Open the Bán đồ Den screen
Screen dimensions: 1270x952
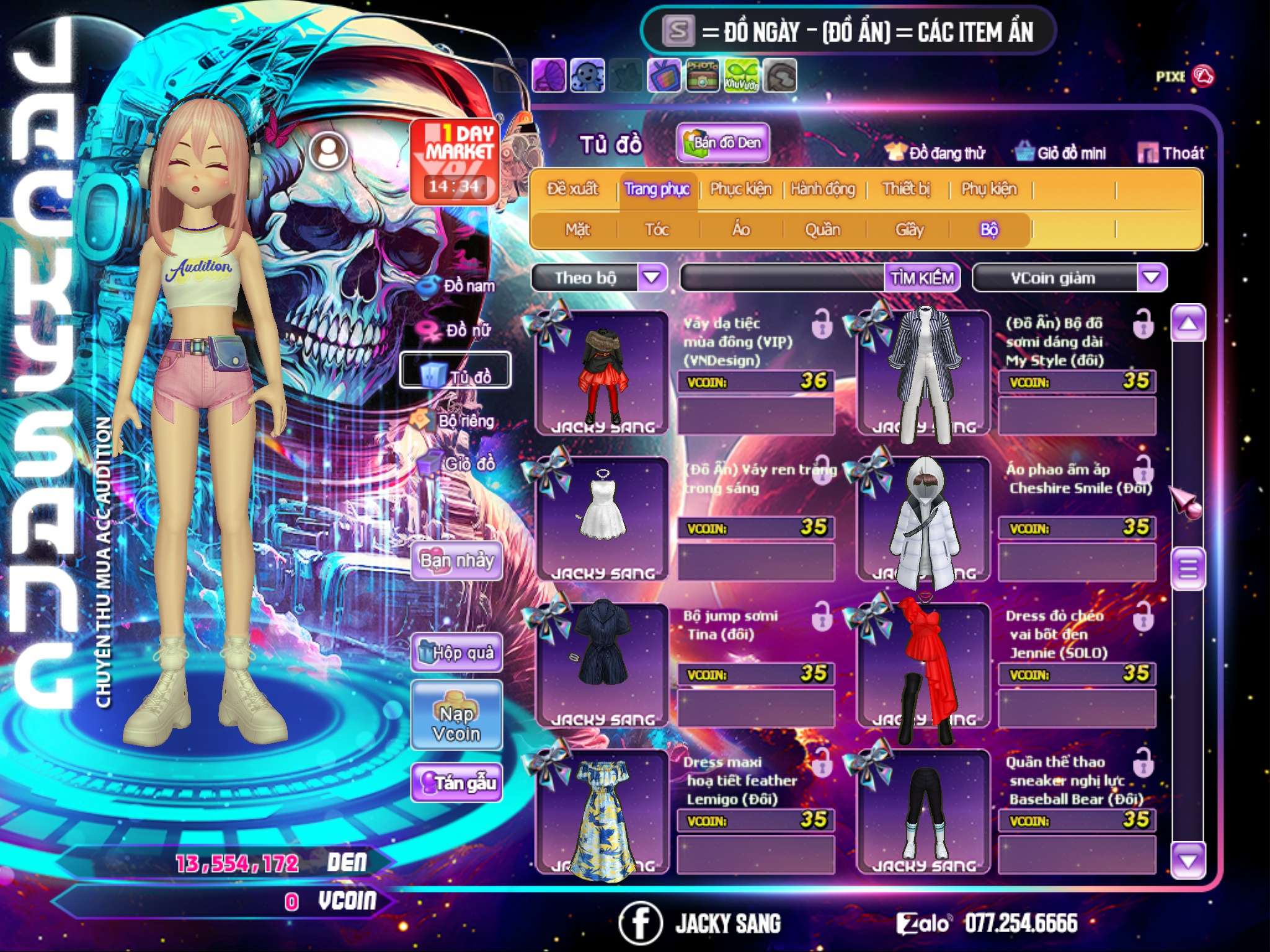pos(722,143)
